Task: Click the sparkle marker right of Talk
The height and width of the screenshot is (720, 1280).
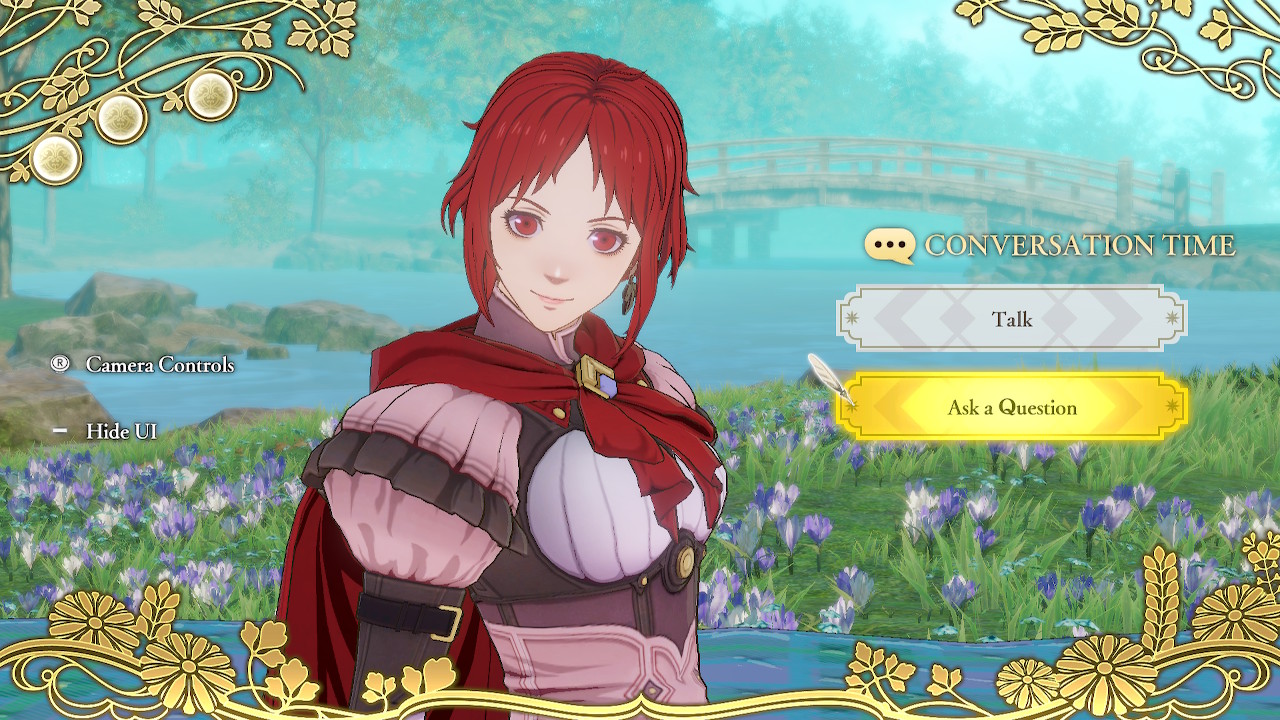Action: (x=1171, y=317)
